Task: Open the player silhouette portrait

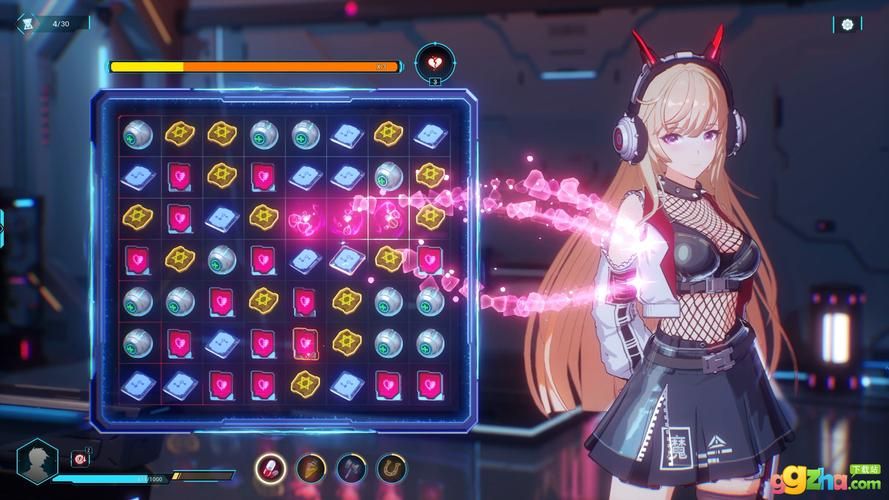Action: pyautogui.click(x=39, y=461)
